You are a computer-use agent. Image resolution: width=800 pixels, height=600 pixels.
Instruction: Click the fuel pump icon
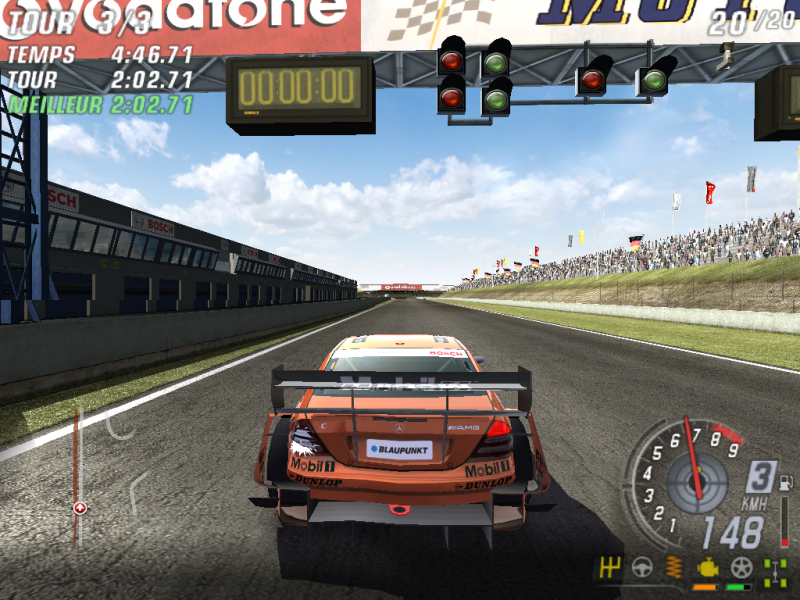click(785, 484)
